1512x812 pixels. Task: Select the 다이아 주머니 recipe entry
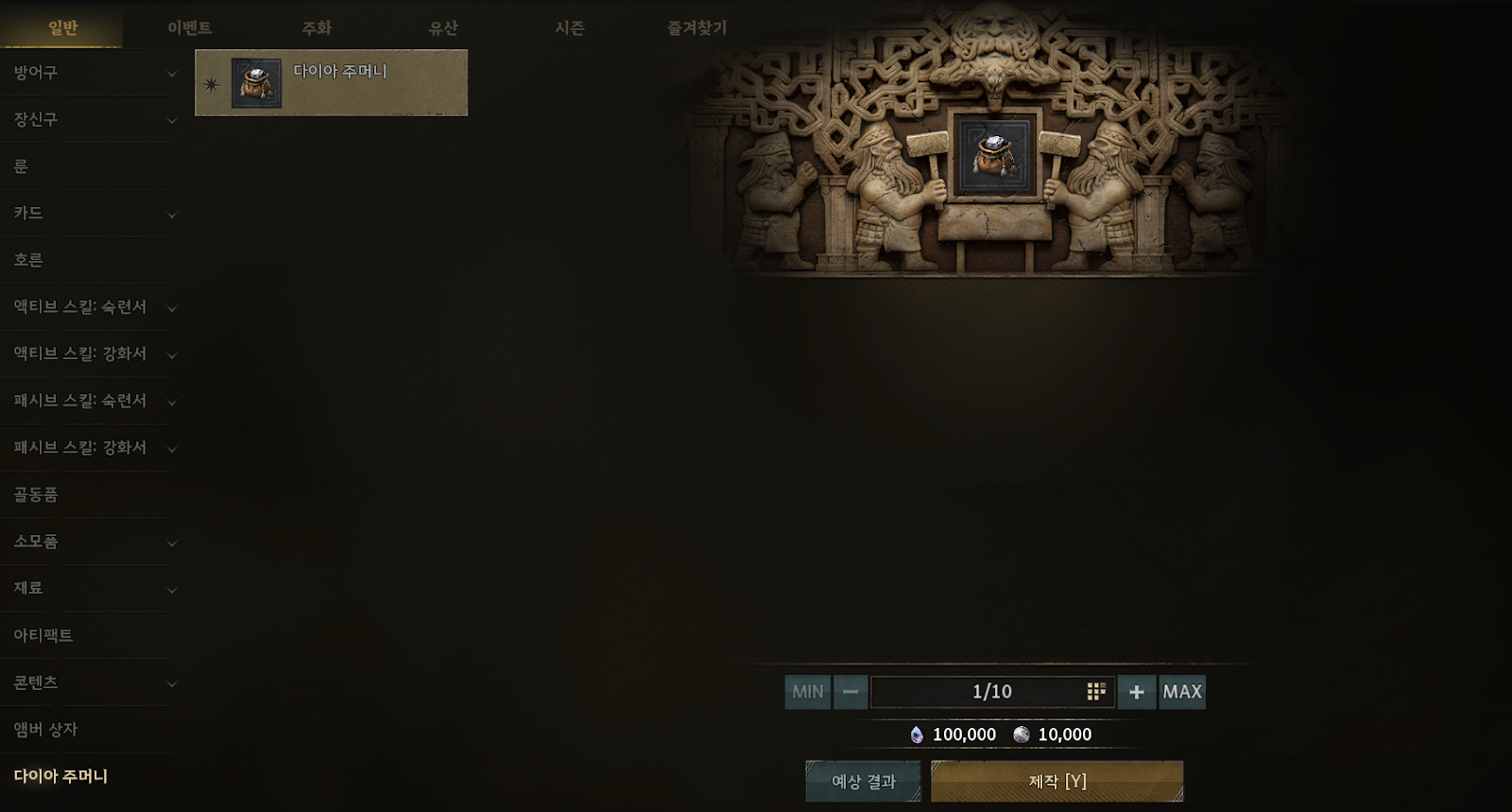pyautogui.click(x=331, y=83)
